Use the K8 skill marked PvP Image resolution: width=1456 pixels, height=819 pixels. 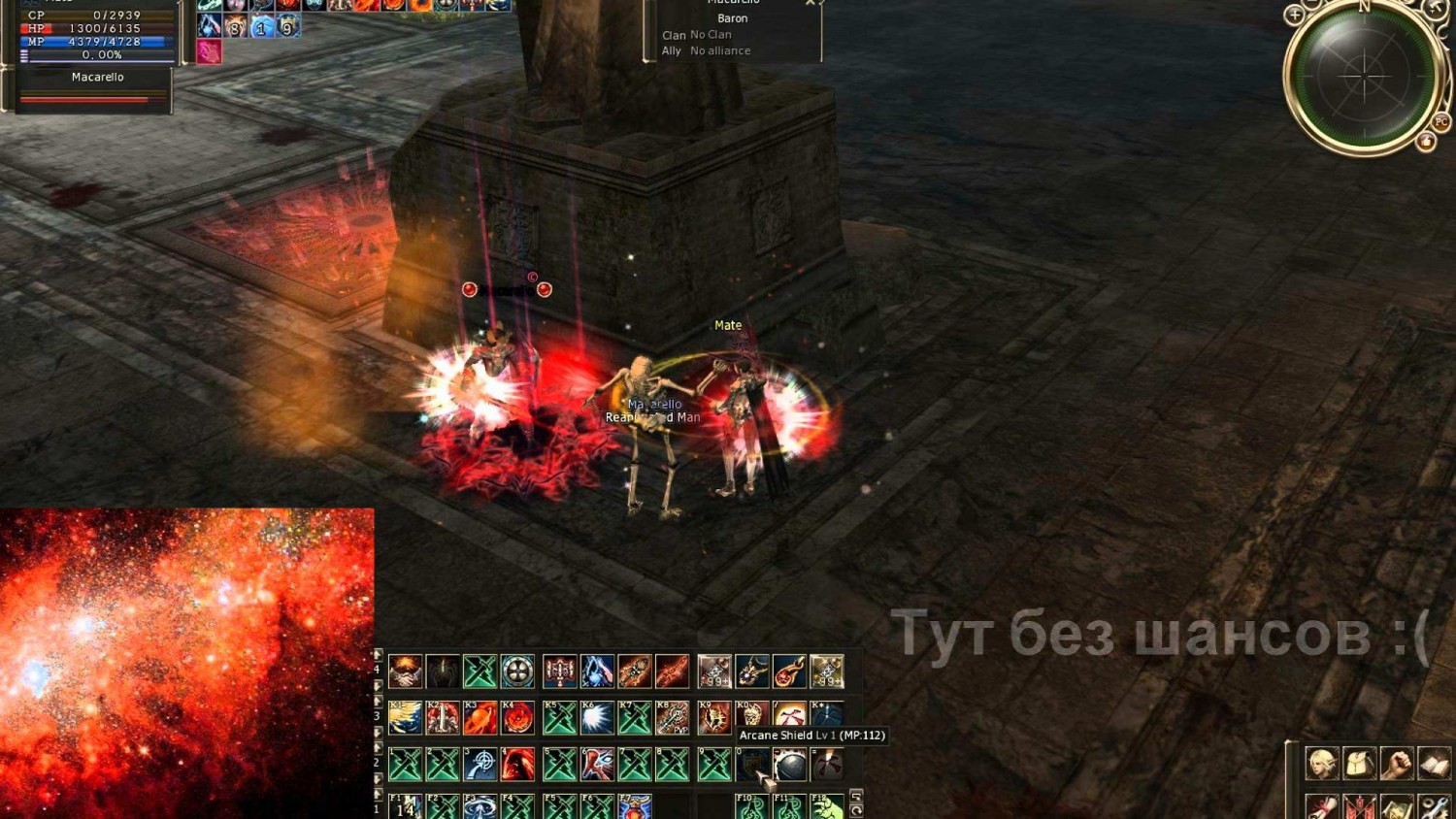coord(672,718)
